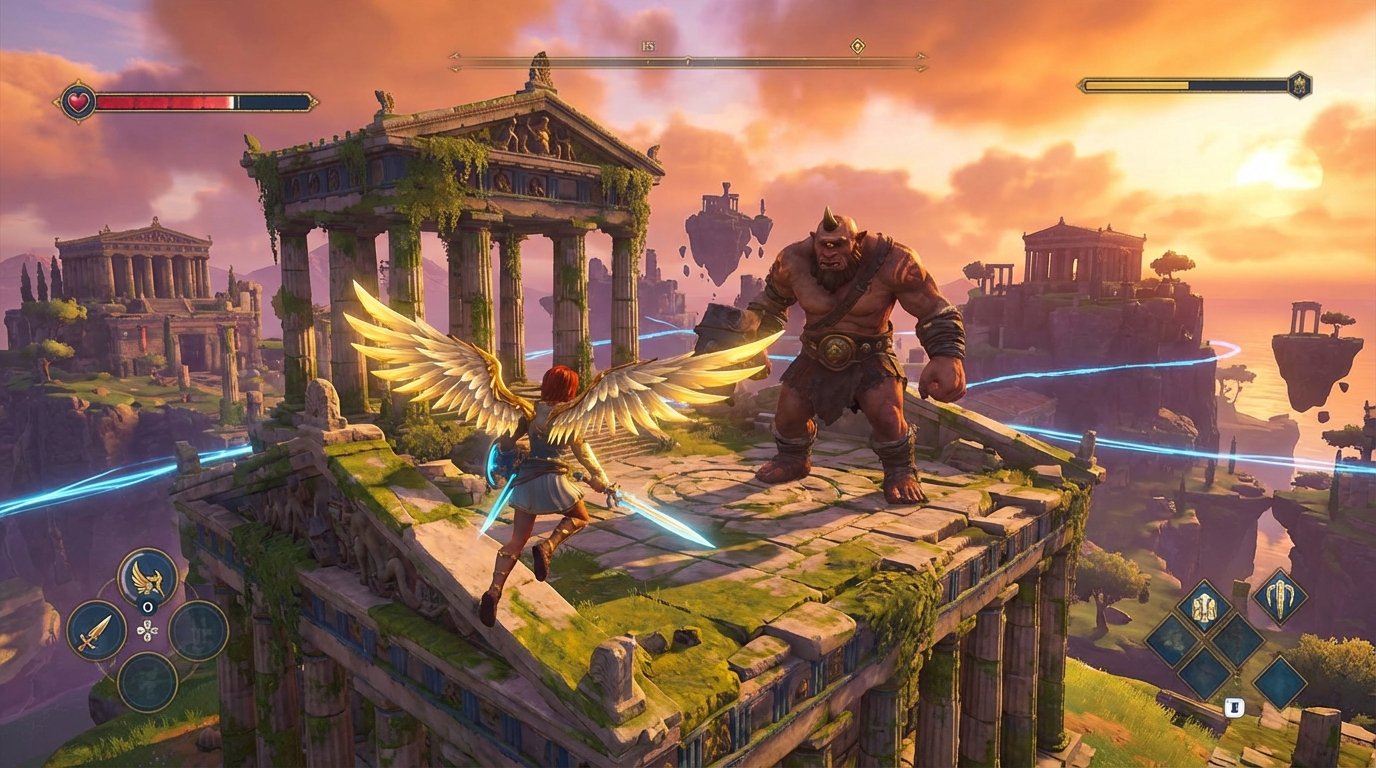
Task: Click the diamond waypoint marker on the compass
Action: click(x=857, y=46)
